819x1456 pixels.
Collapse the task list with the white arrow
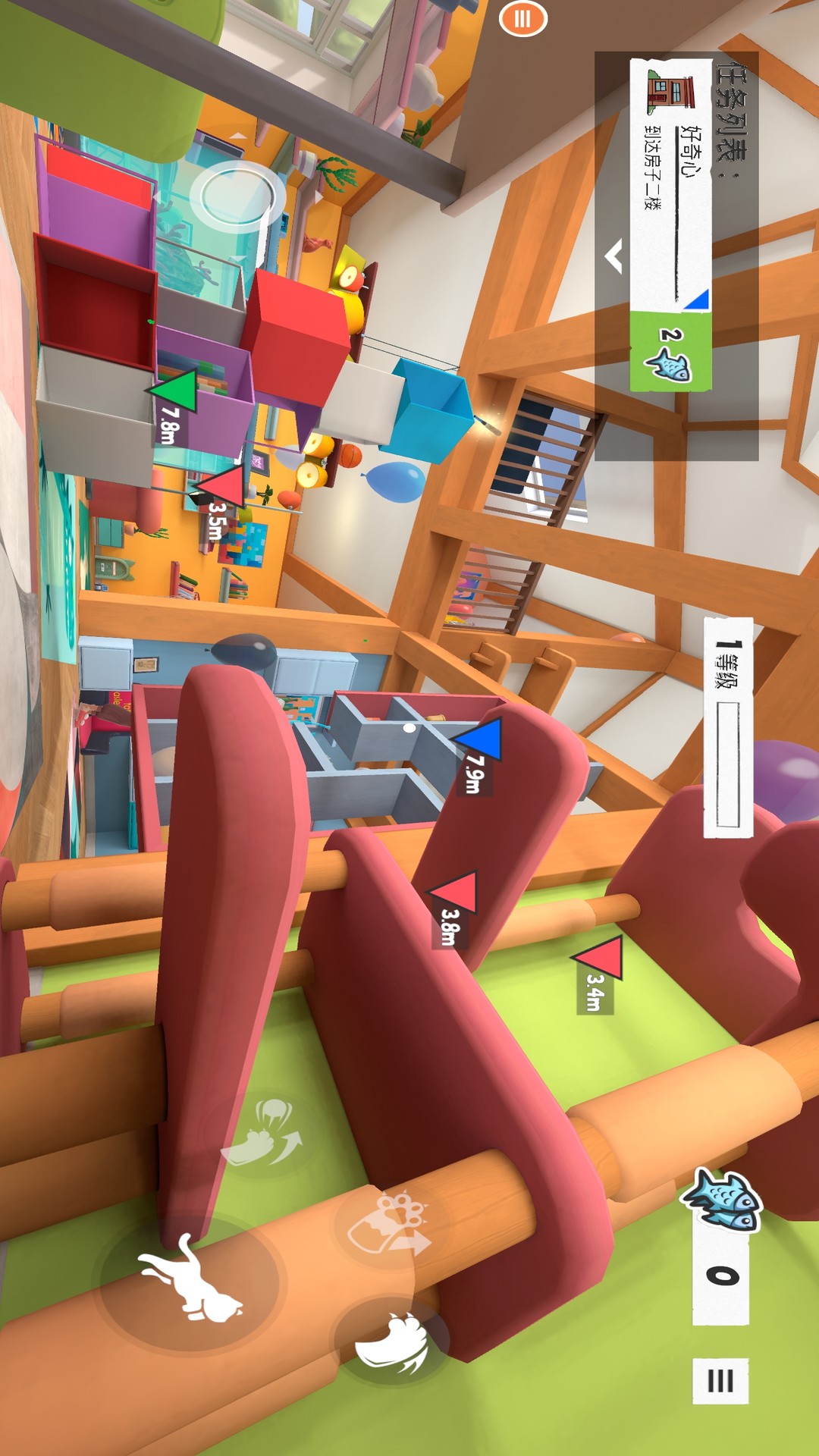[x=614, y=256]
